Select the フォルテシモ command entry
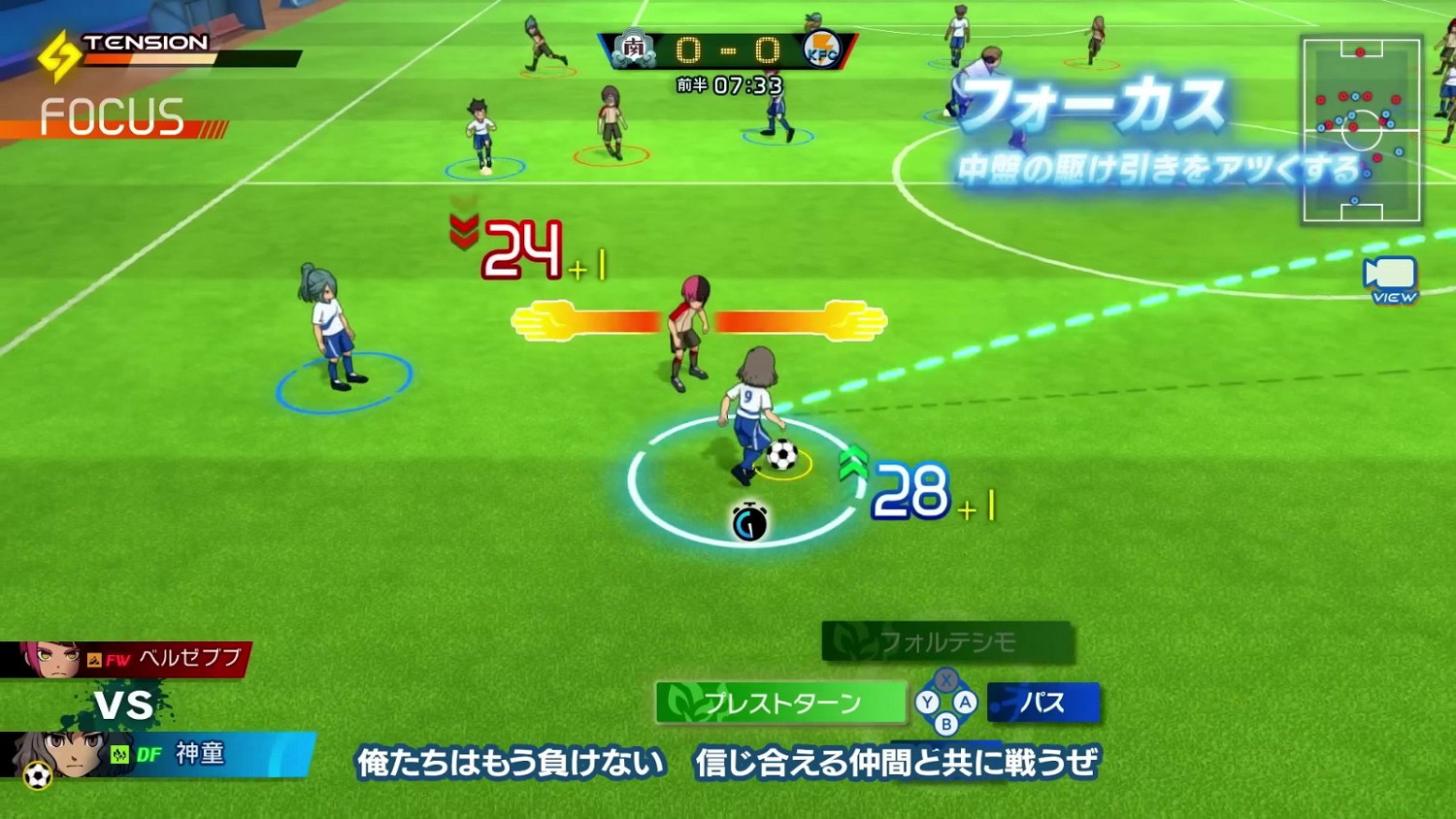 point(948,641)
